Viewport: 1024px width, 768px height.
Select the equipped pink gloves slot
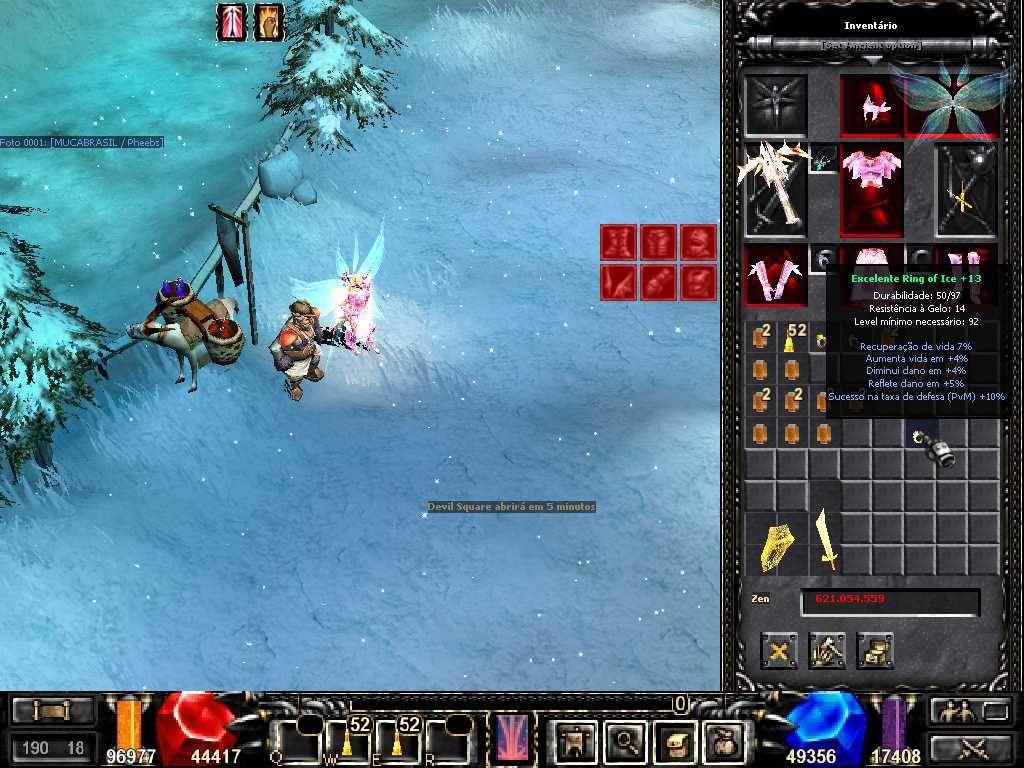[x=775, y=275]
